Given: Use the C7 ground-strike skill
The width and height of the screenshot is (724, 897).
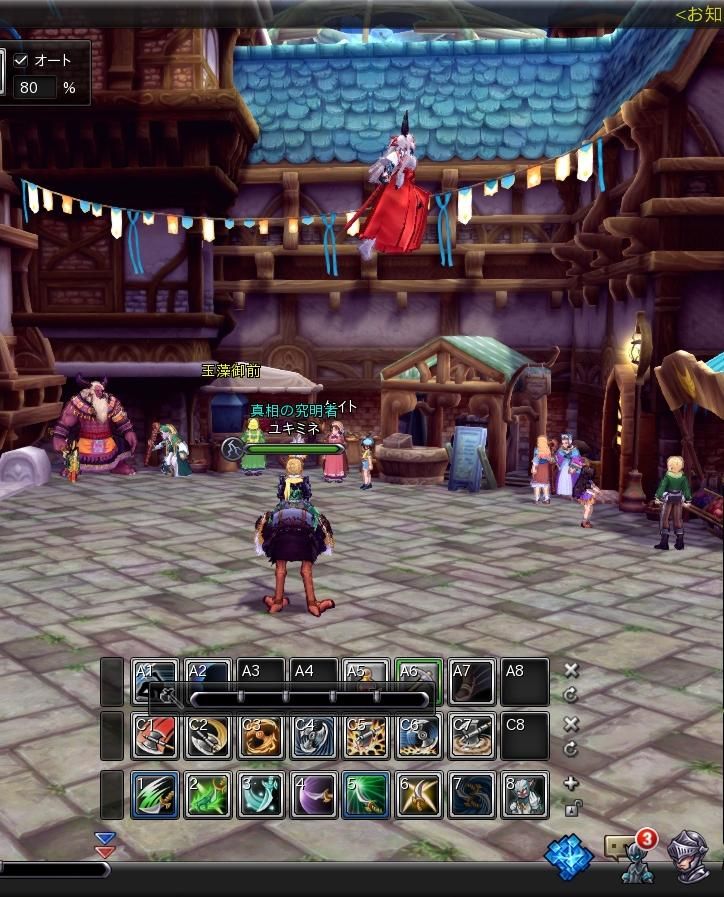Looking at the screenshot, I should (472, 737).
